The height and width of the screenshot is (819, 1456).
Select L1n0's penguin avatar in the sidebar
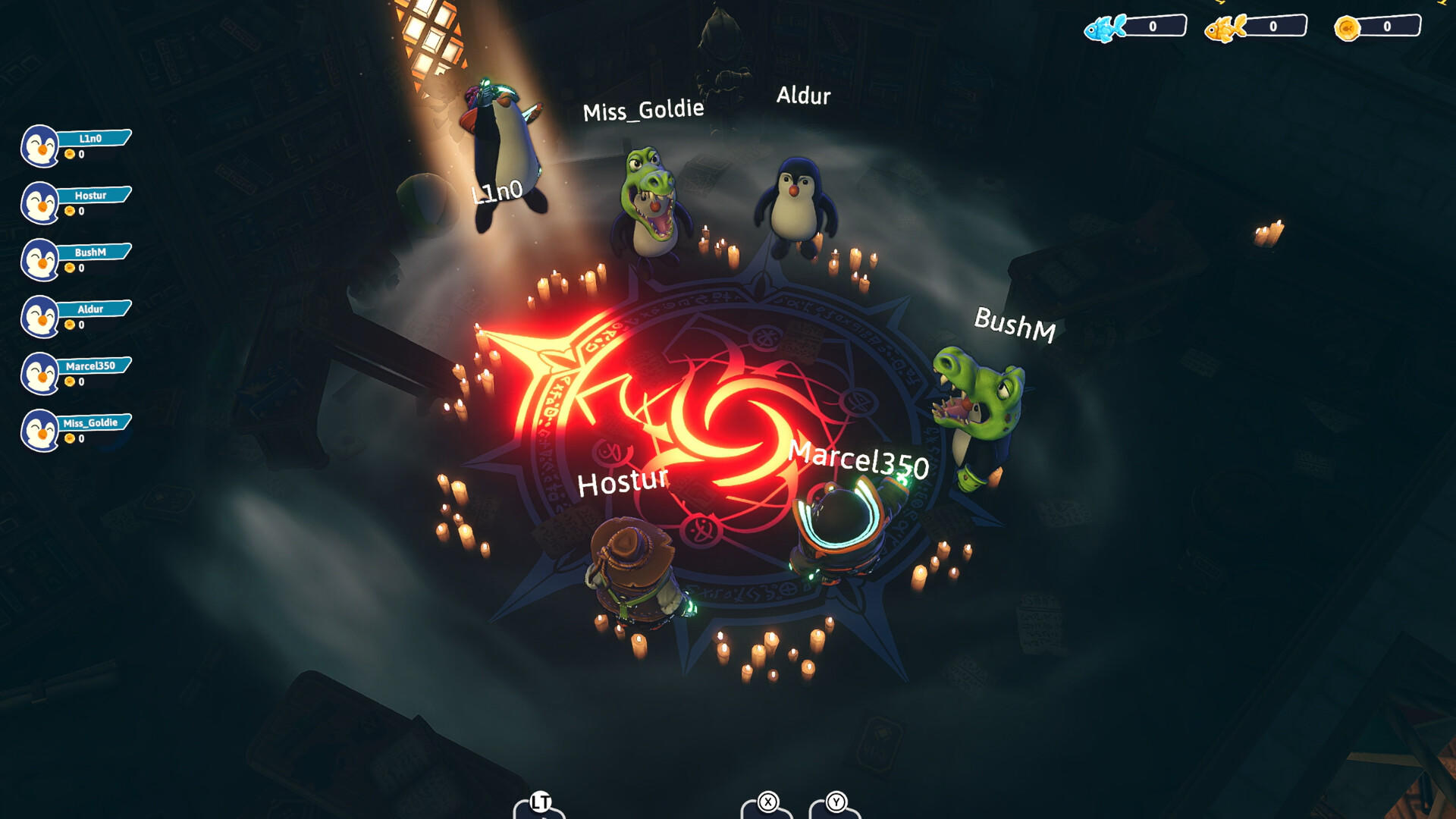[39, 144]
